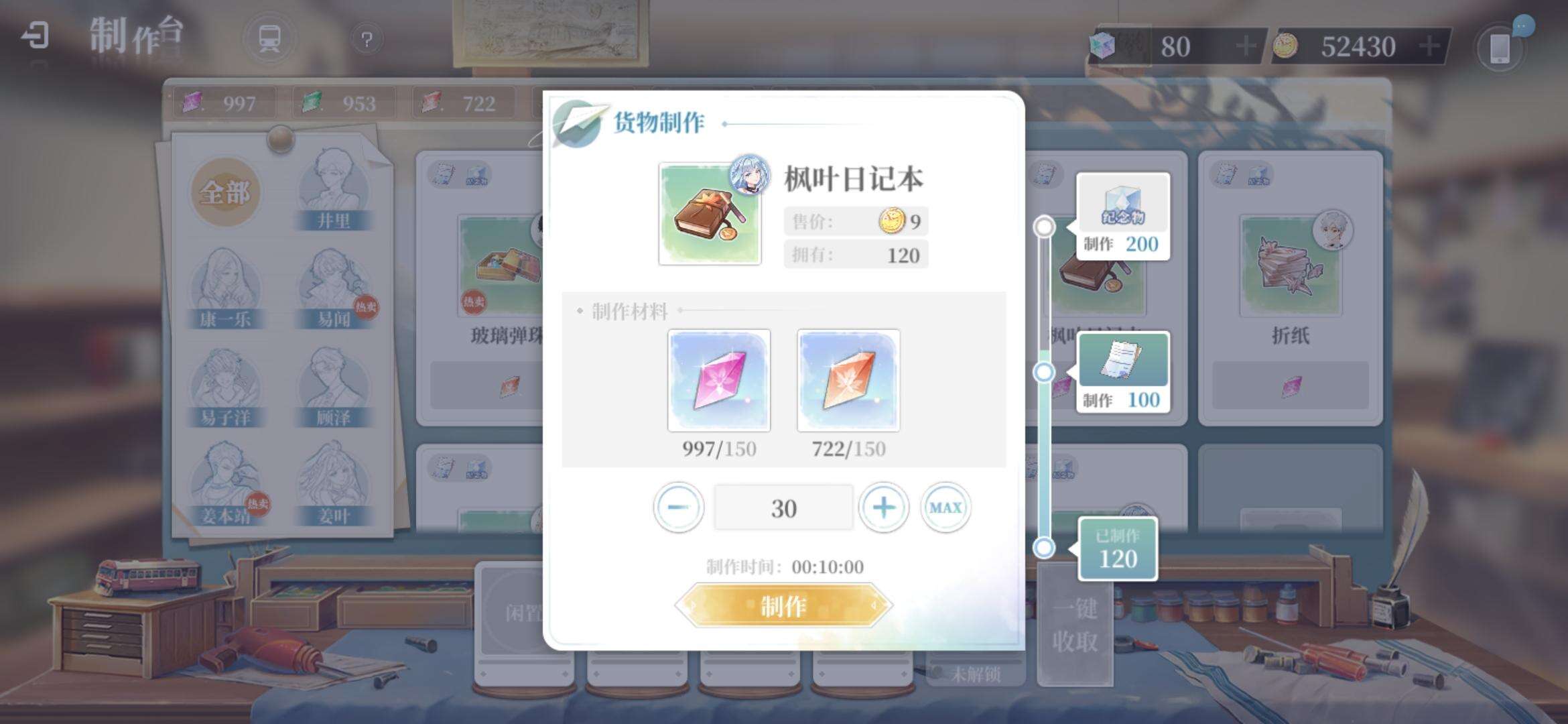1568x724 pixels.
Task: Edit the quantity field showing 30
Action: coord(783,508)
